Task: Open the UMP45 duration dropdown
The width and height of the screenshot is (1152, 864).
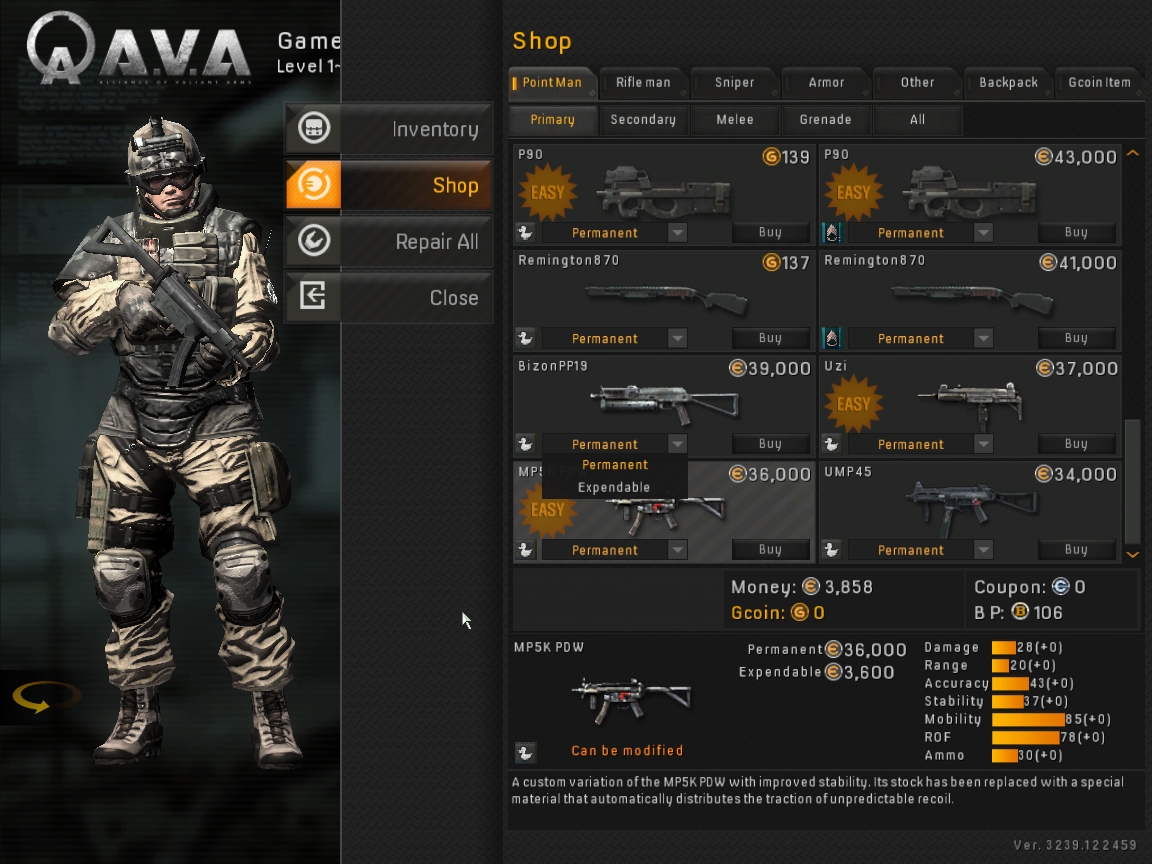Action: pyautogui.click(x=984, y=550)
